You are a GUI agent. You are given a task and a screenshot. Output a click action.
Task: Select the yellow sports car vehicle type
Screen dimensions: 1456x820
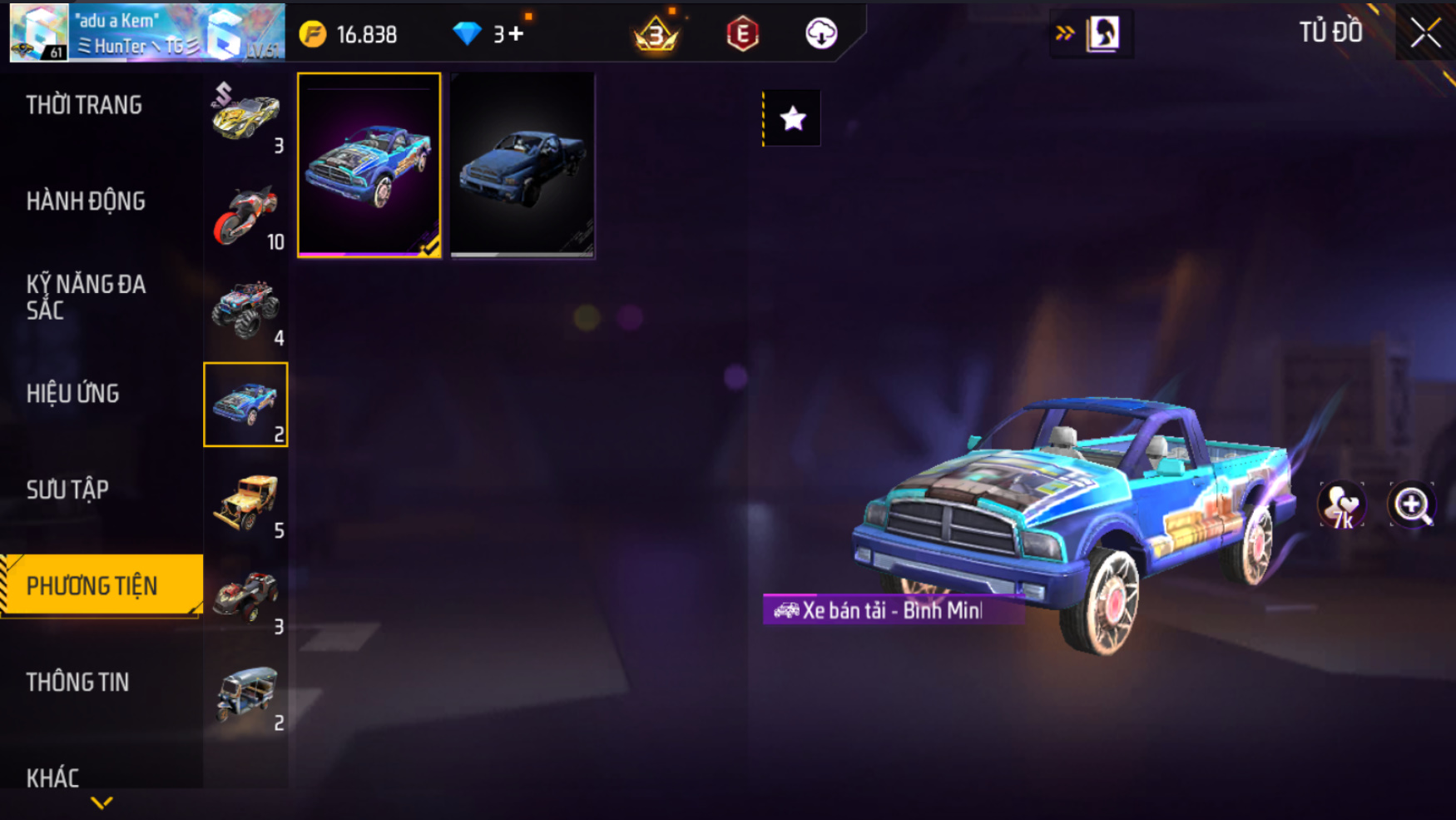tap(245, 117)
